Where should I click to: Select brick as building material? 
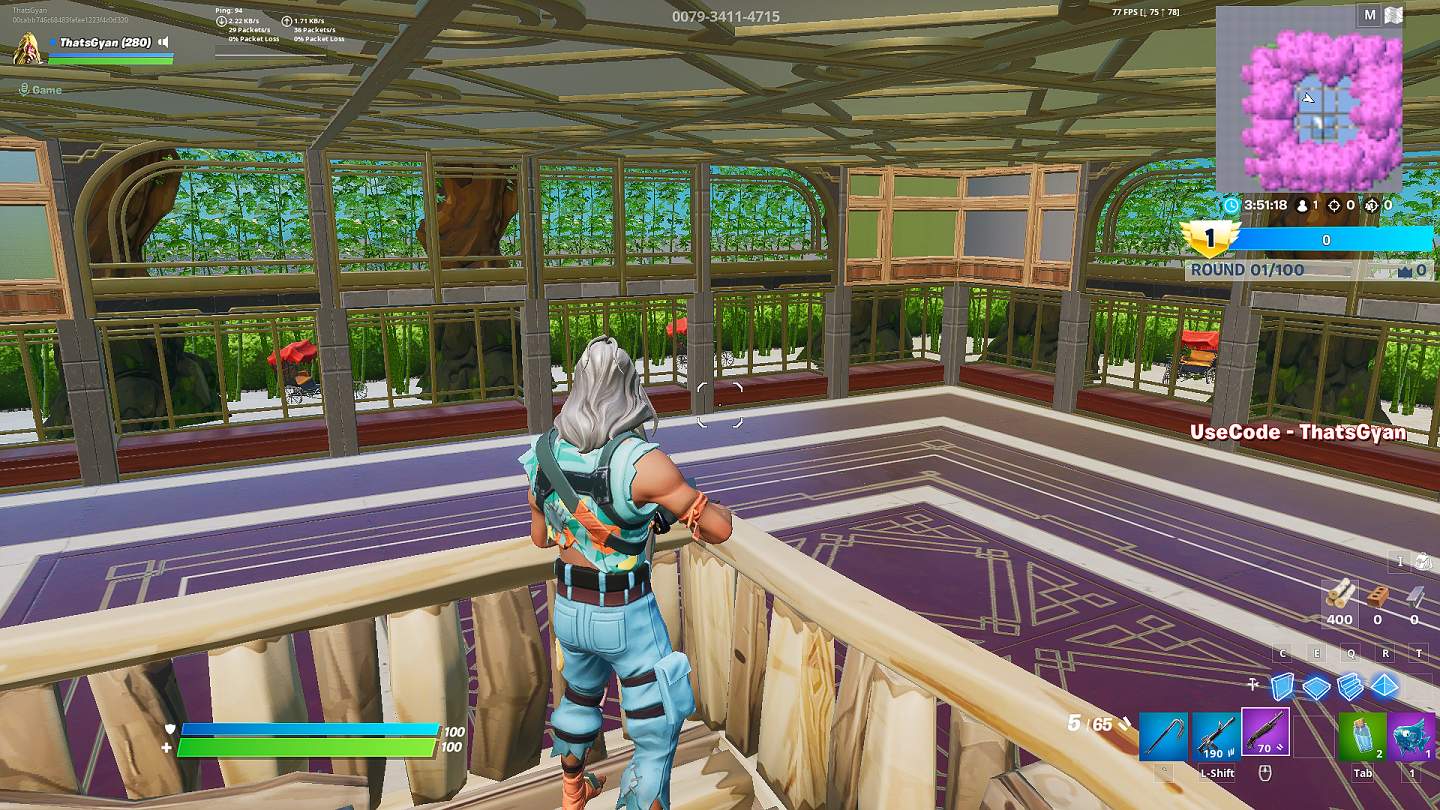point(1377,596)
